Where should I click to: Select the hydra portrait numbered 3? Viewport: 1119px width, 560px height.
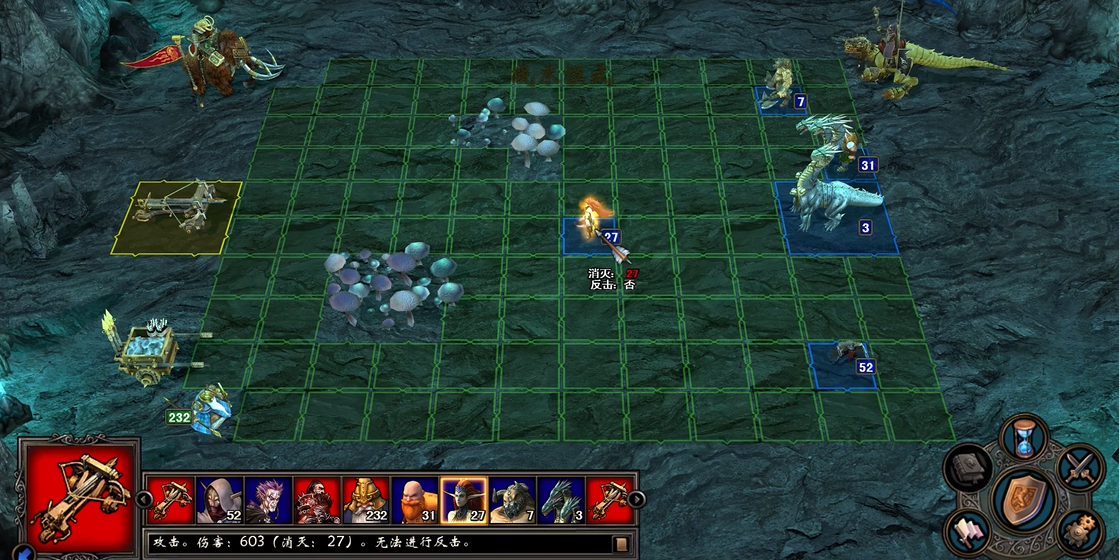click(x=561, y=500)
